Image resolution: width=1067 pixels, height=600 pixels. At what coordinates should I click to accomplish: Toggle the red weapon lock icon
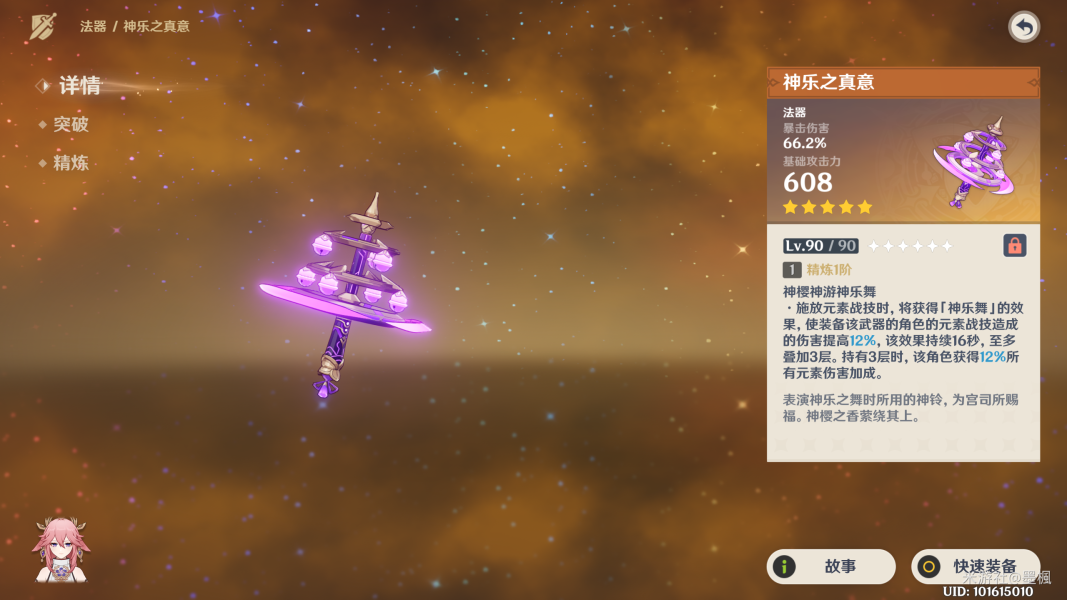[x=1014, y=245]
